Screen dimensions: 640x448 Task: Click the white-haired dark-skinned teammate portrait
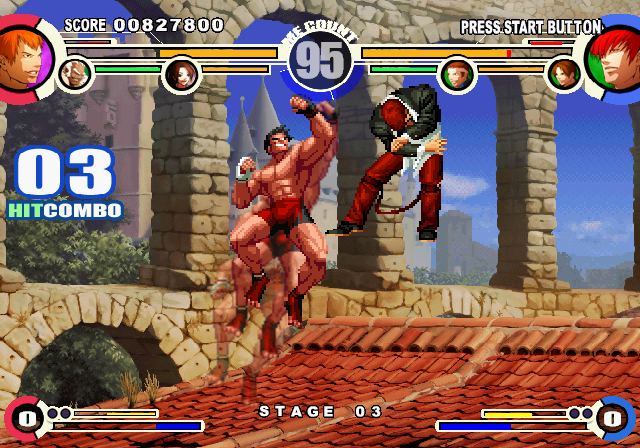(x=74, y=73)
